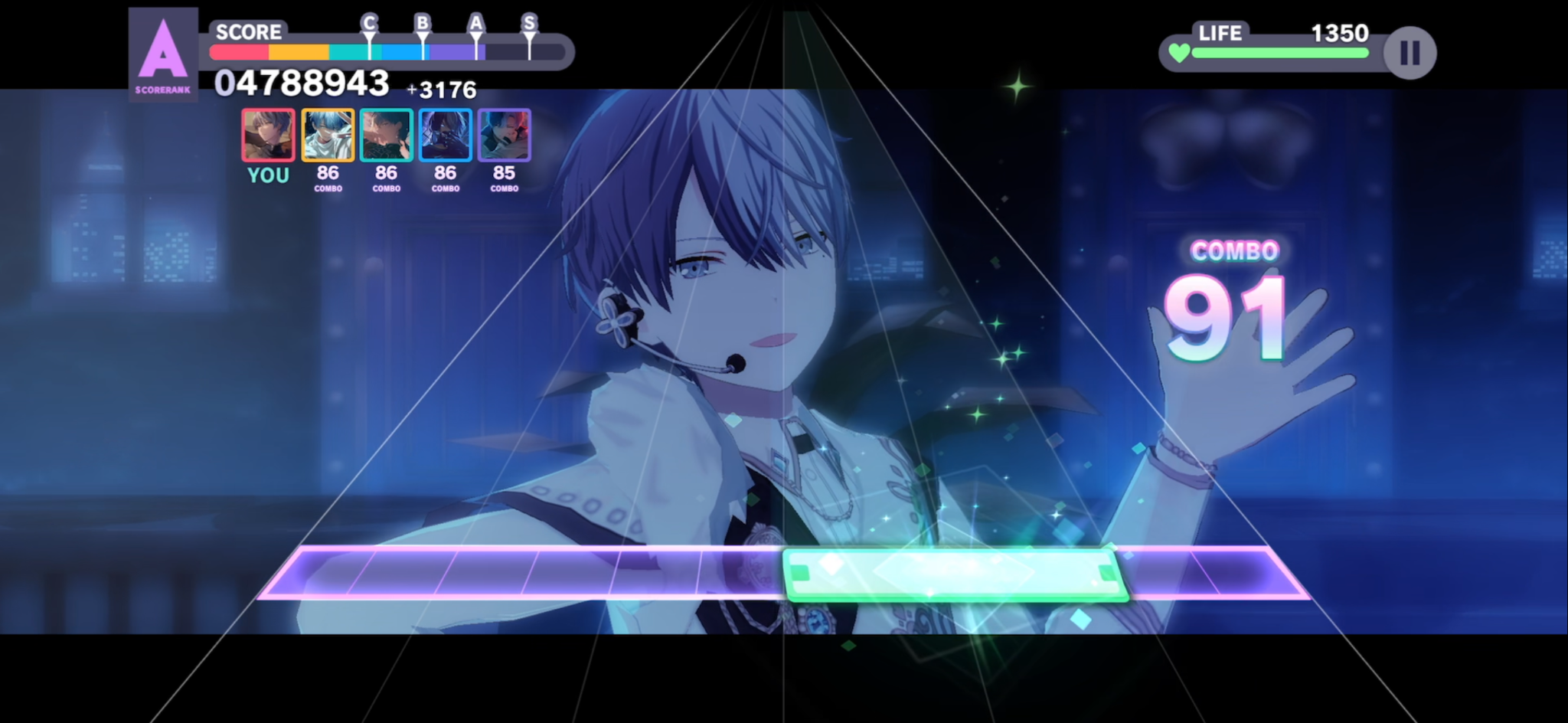Select the purple-framed portrait showing 85 combo
Screen dimensions: 1568x723
(504, 135)
